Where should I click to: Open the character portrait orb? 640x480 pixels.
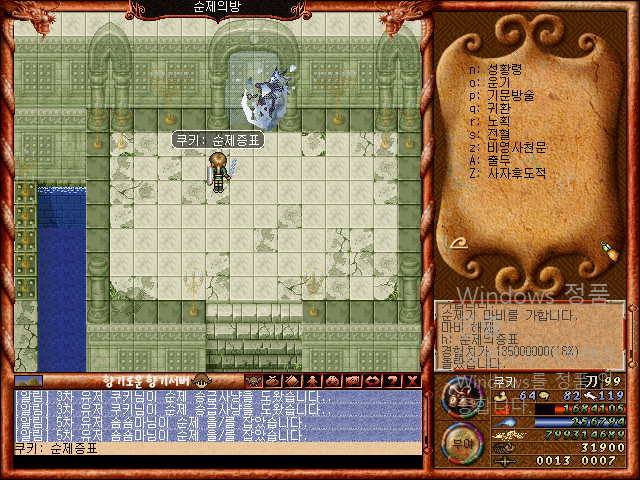click(x=461, y=398)
